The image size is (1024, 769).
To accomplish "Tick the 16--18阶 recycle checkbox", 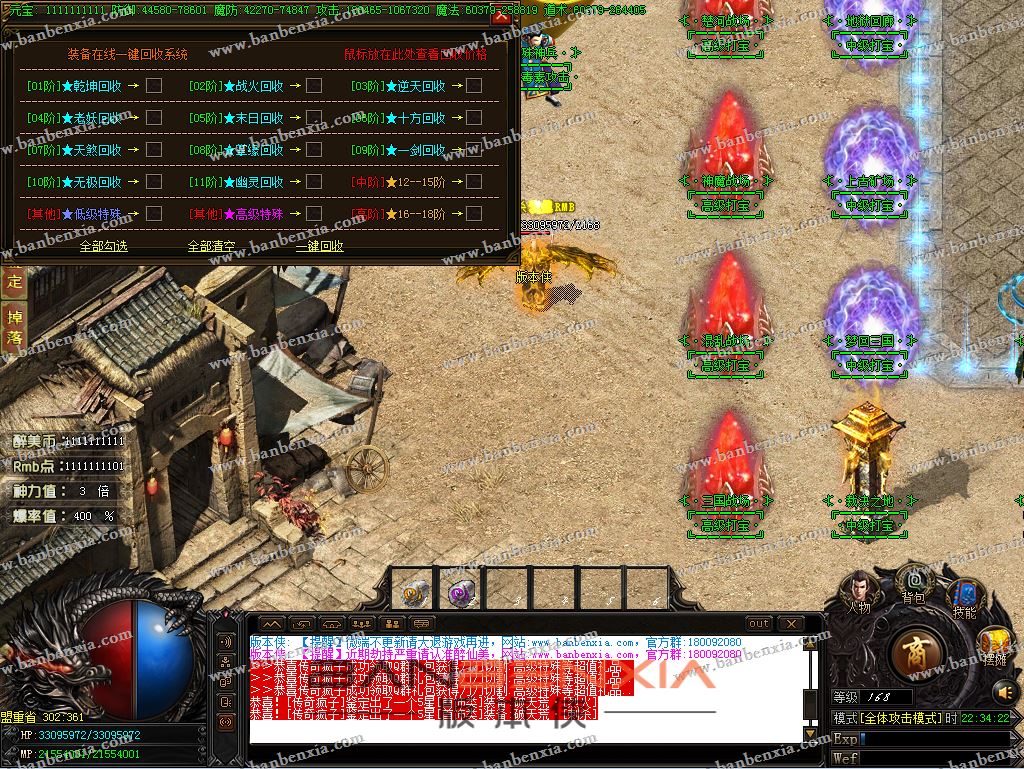I will pos(474,213).
